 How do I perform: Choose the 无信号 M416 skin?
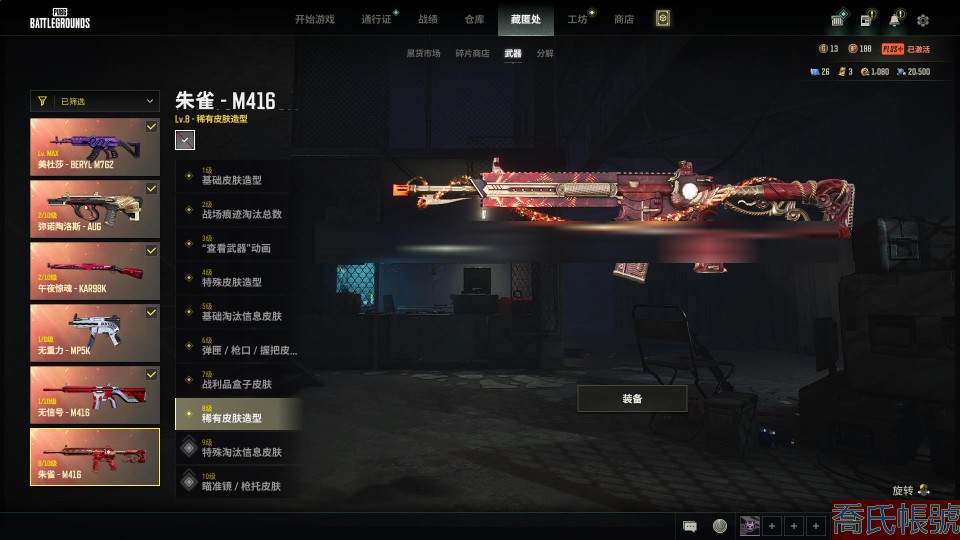pos(95,394)
